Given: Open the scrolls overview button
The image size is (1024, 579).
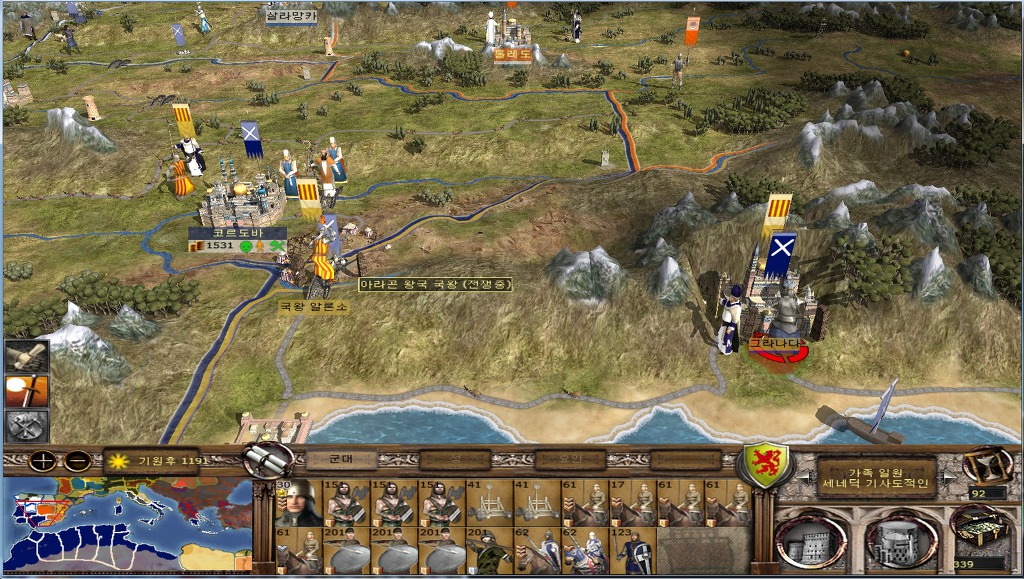Looking at the screenshot, I should (x=269, y=460).
